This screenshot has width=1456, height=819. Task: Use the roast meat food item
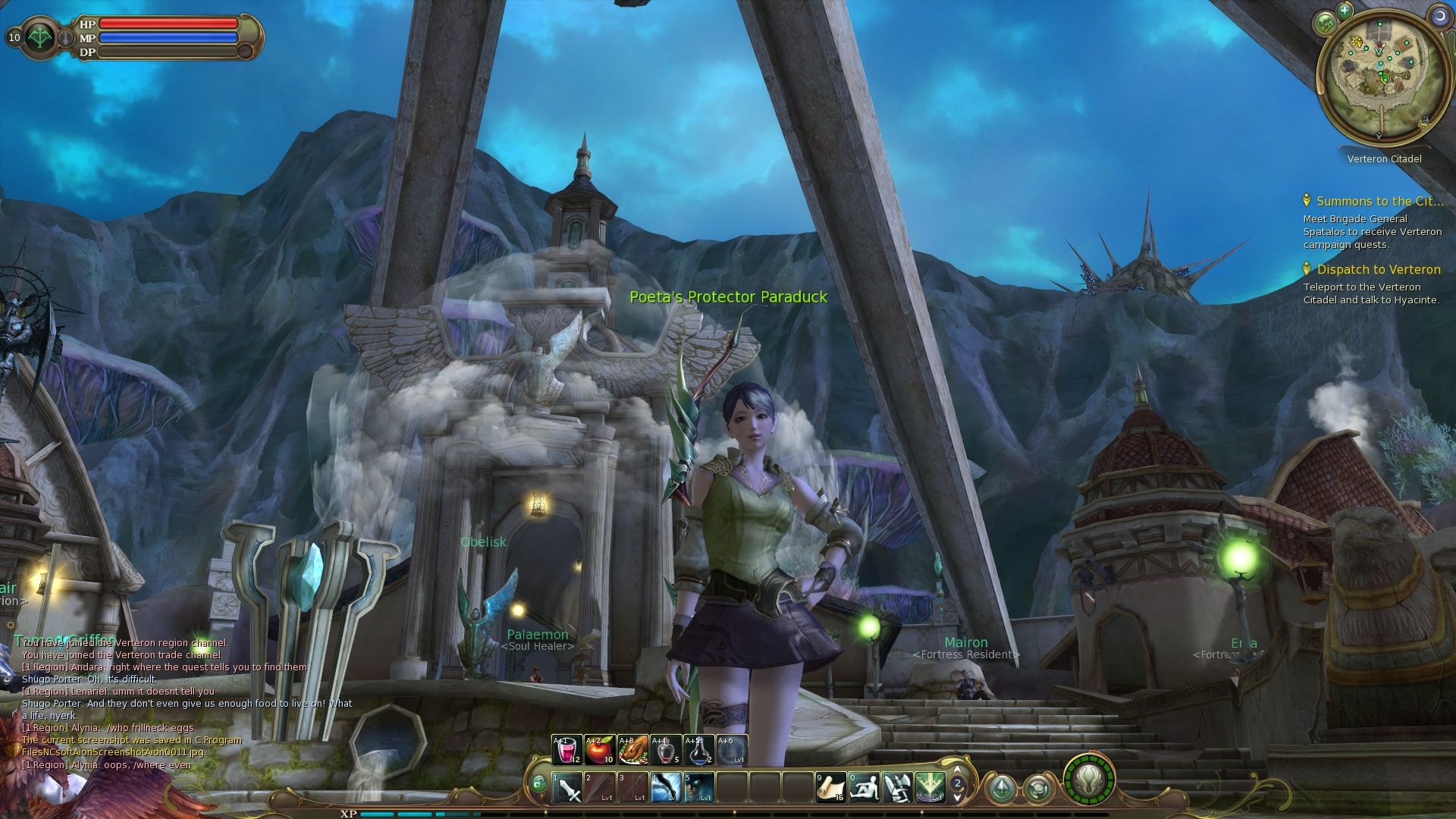click(x=632, y=750)
